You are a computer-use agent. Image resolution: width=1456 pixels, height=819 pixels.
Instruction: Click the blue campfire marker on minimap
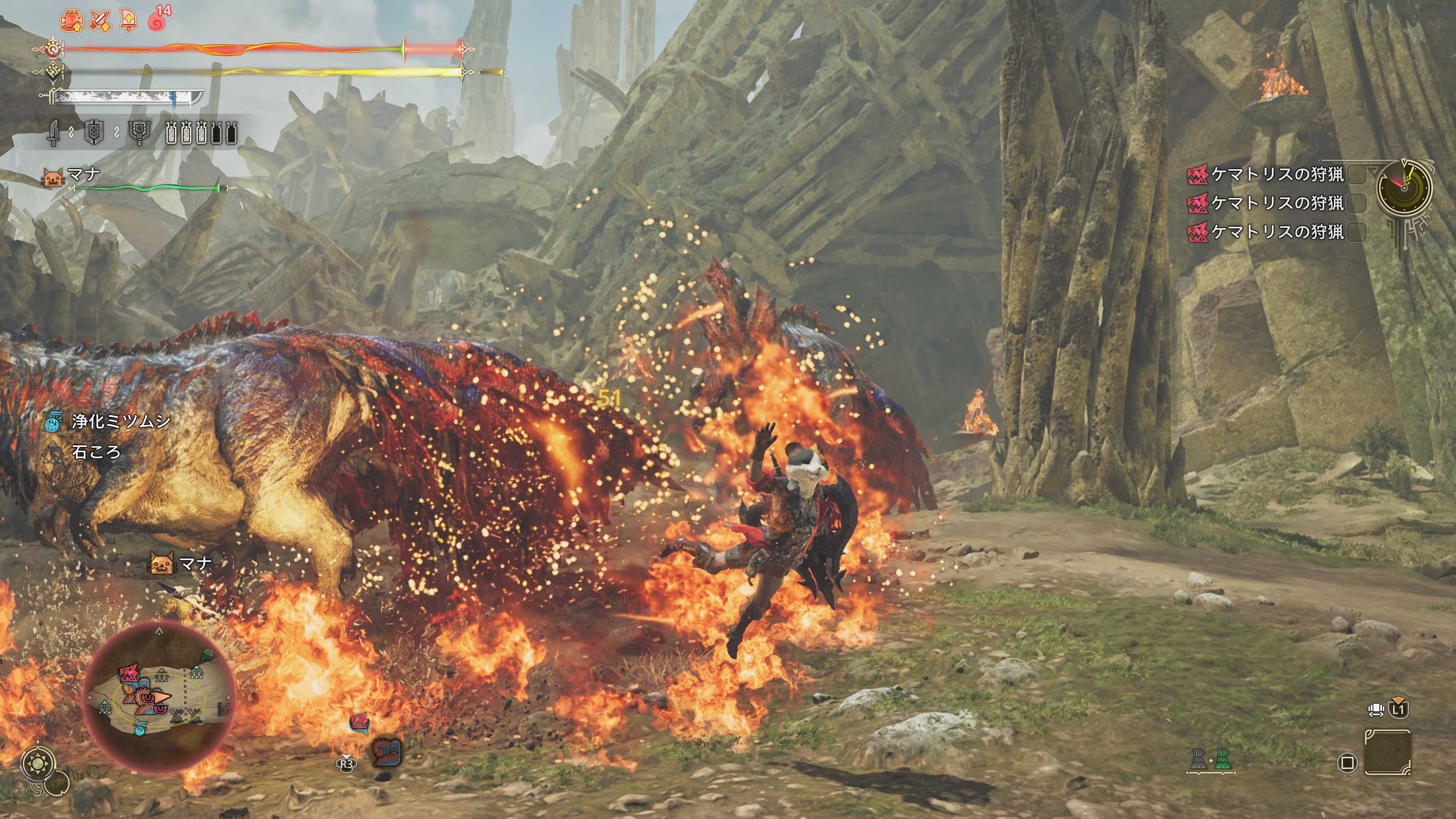click(140, 729)
